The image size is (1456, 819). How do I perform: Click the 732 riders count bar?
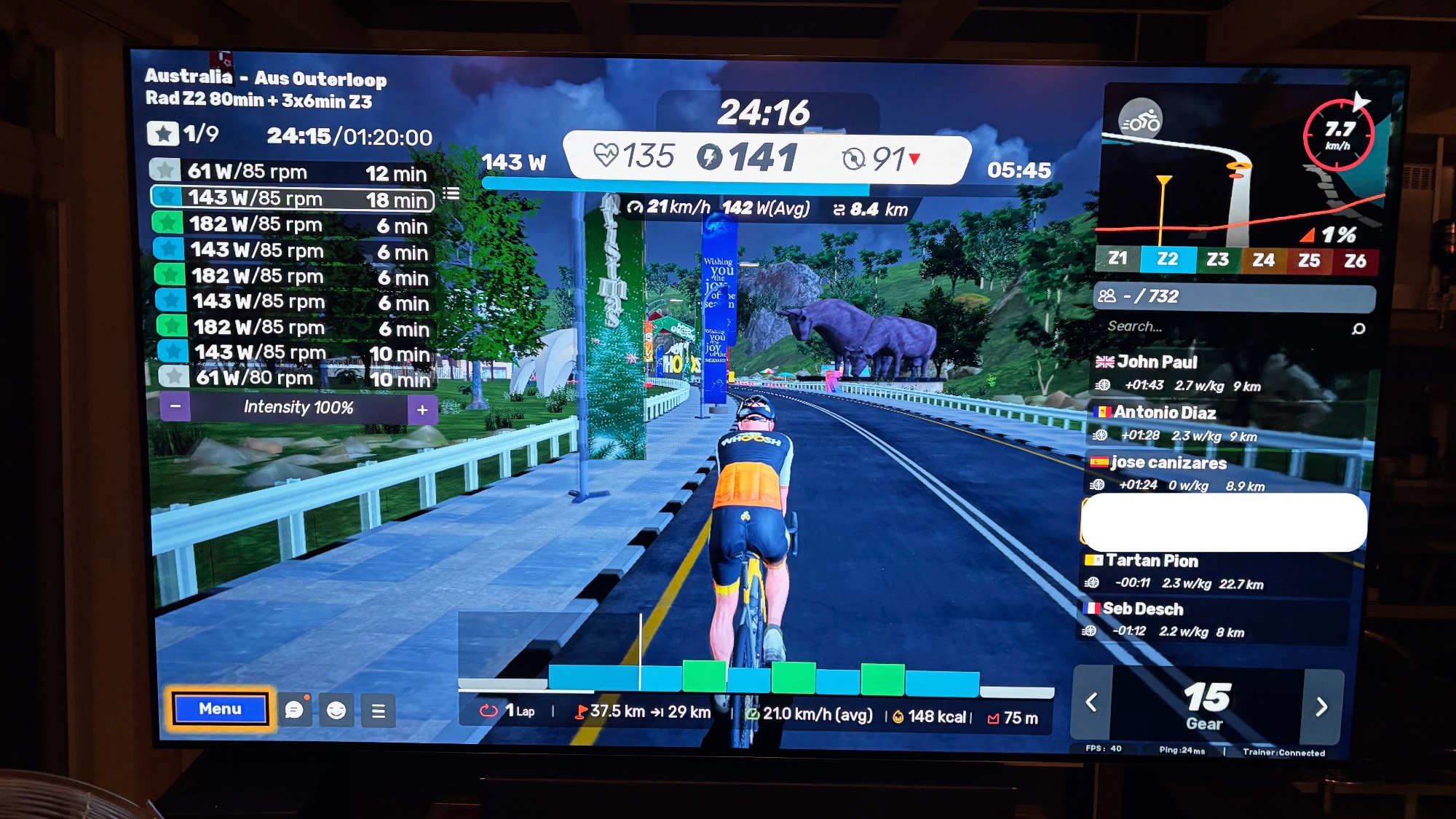(x=1234, y=296)
